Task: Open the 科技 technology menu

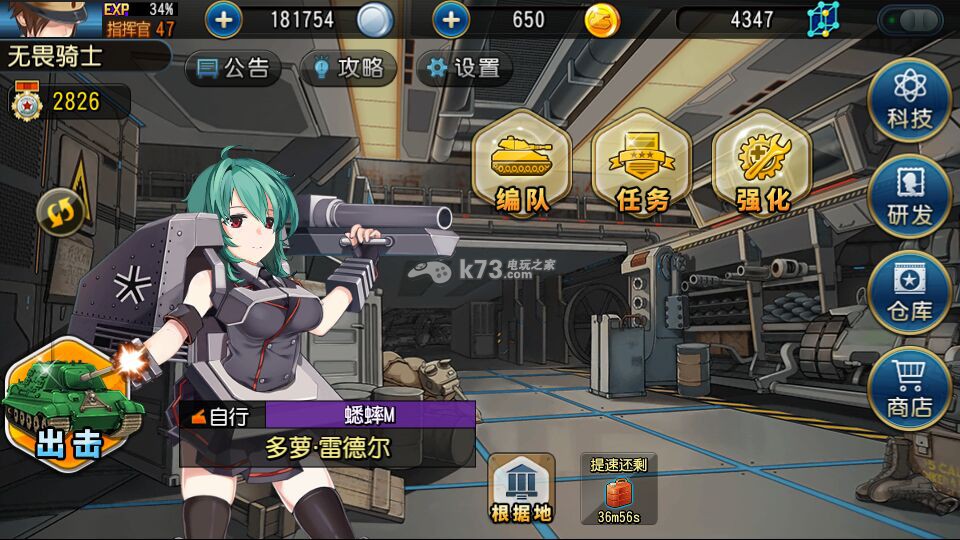Action: [x=909, y=98]
